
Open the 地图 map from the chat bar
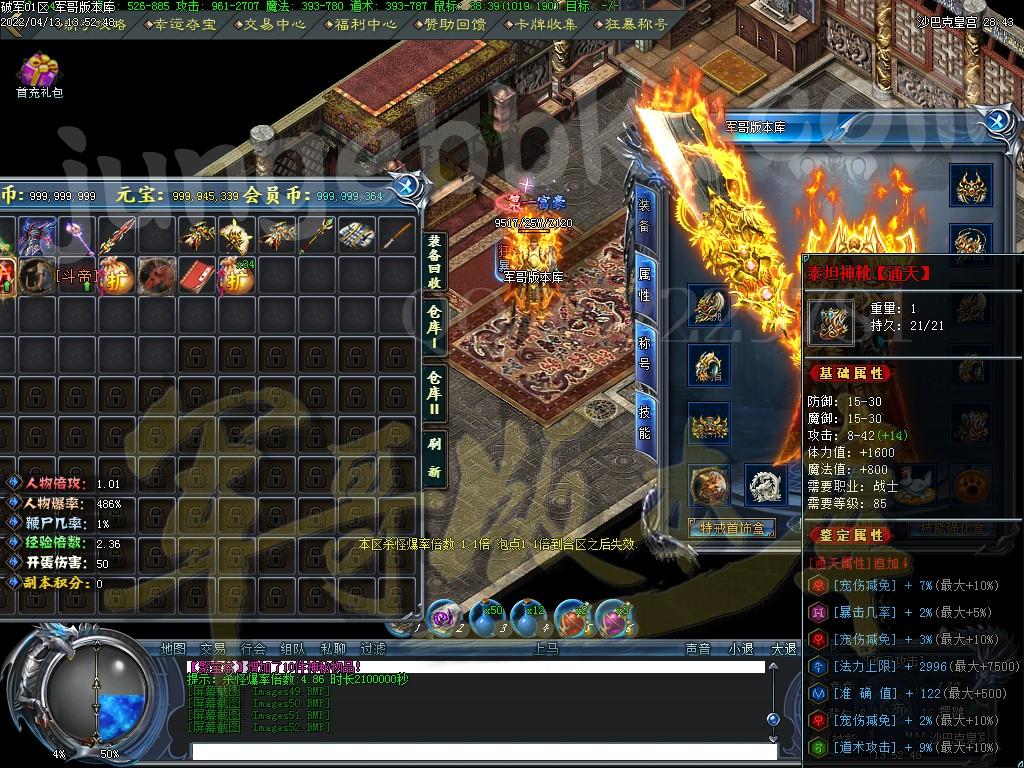tap(173, 649)
